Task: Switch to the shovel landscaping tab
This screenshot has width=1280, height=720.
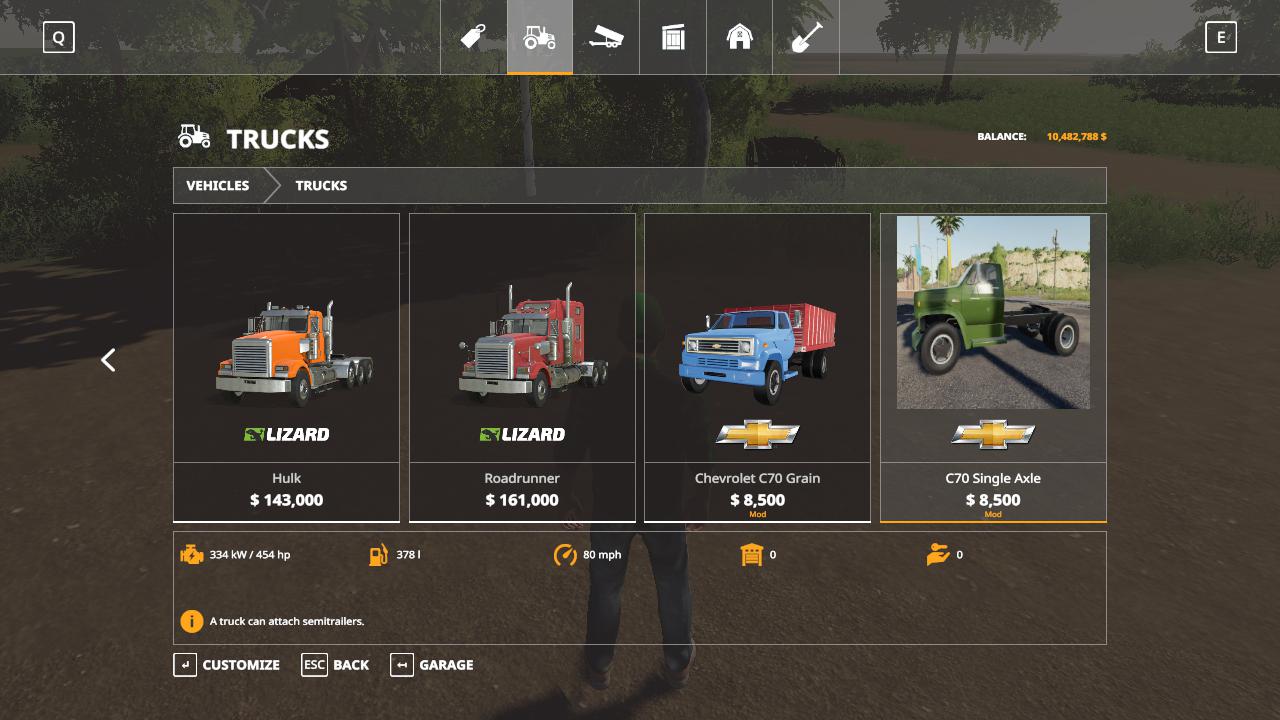Action: pyautogui.click(x=806, y=38)
